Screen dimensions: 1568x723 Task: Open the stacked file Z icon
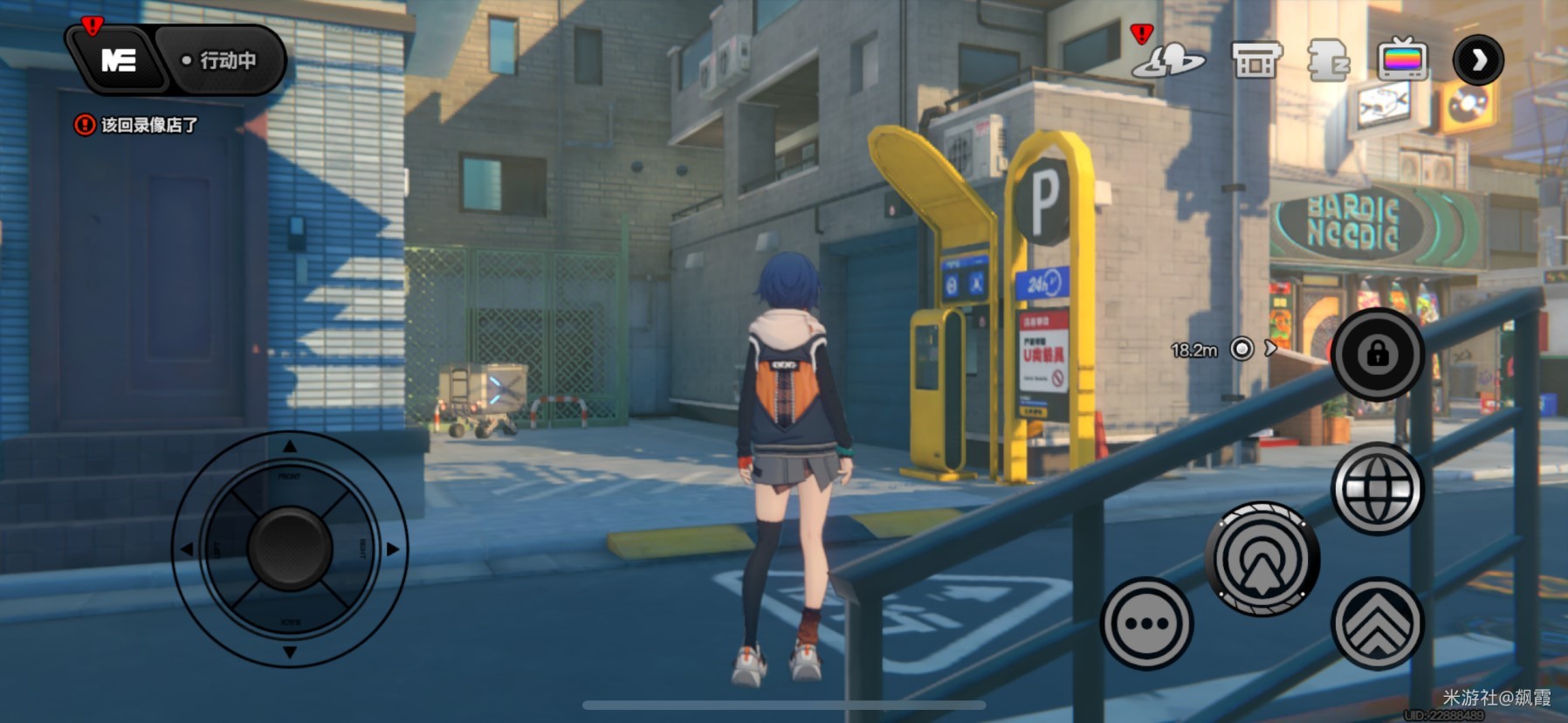click(1328, 61)
